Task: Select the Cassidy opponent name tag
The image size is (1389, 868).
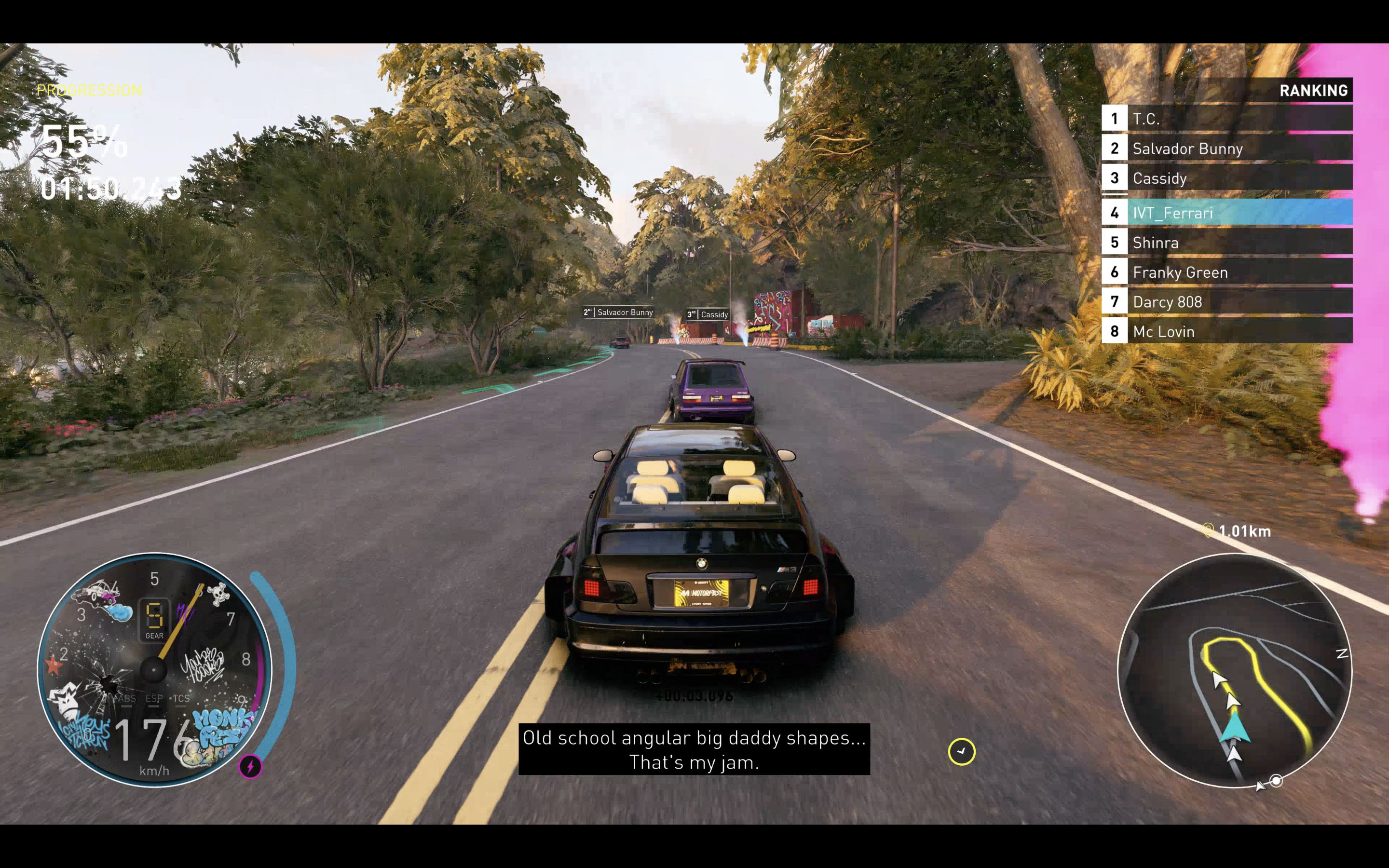Action: pos(708,314)
